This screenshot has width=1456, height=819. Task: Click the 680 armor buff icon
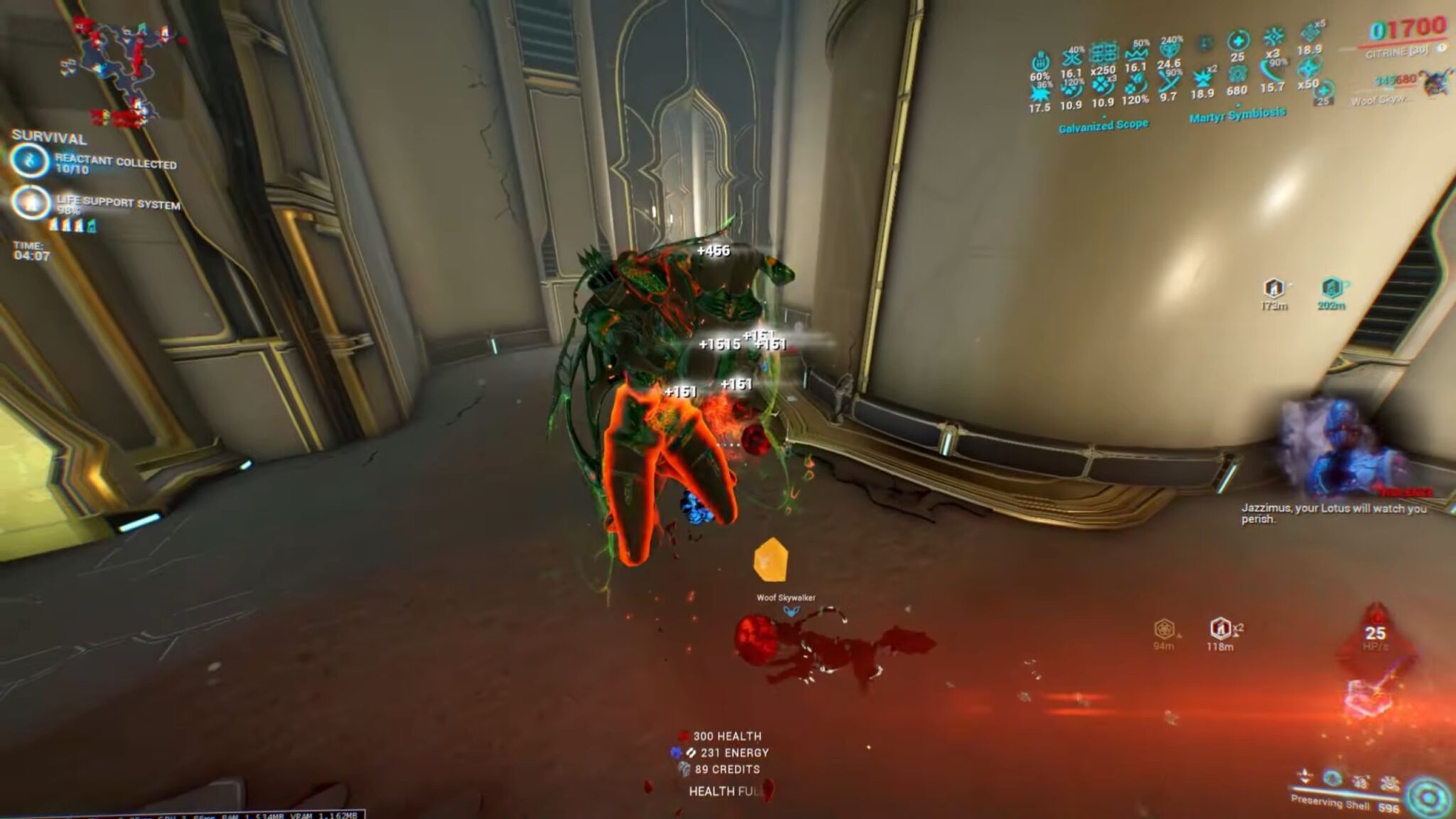(1238, 74)
